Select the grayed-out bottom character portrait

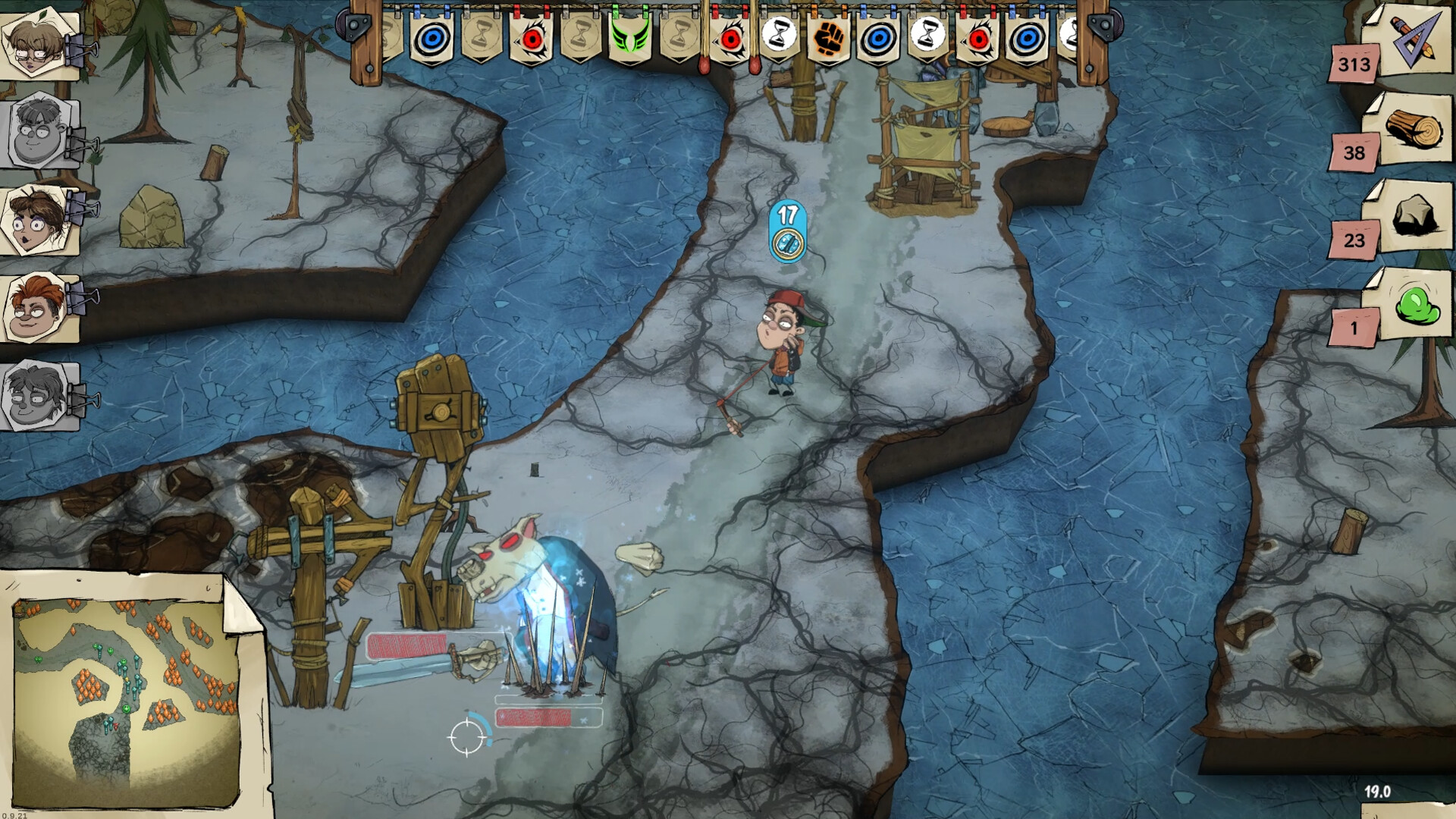34,394
